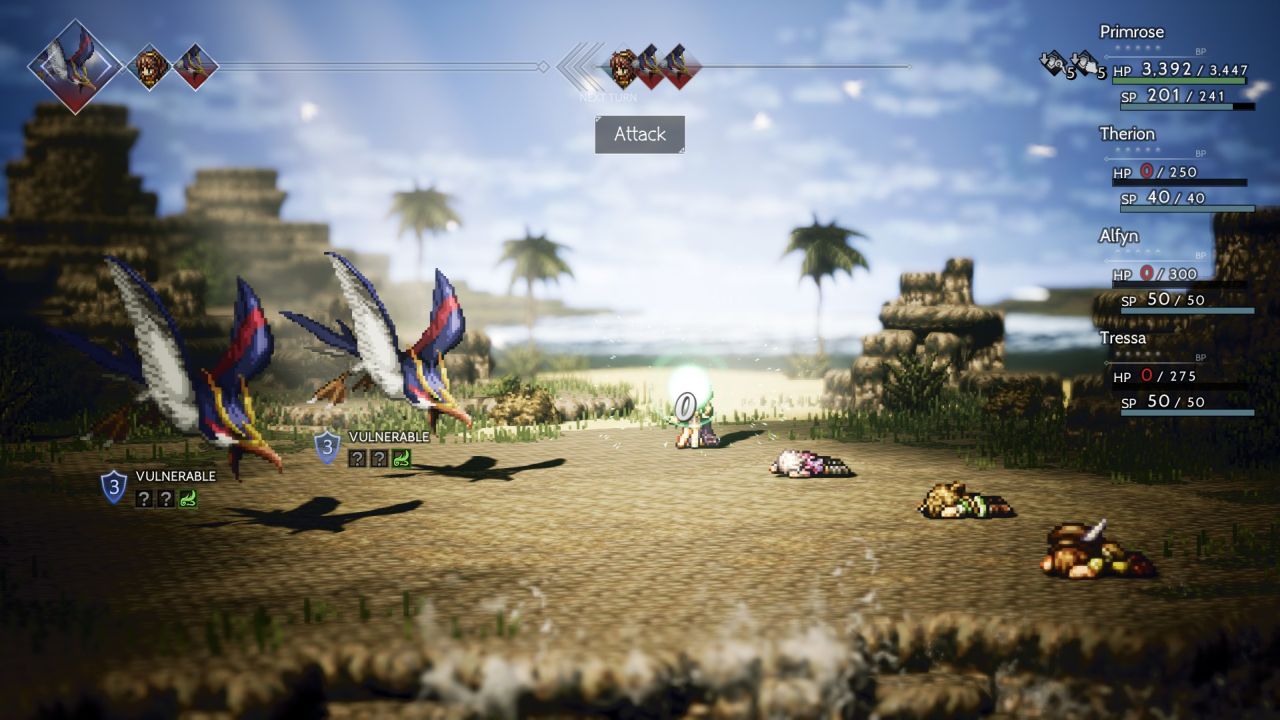Click the Attack command banner
This screenshot has width=1280, height=720.
pyautogui.click(x=640, y=135)
